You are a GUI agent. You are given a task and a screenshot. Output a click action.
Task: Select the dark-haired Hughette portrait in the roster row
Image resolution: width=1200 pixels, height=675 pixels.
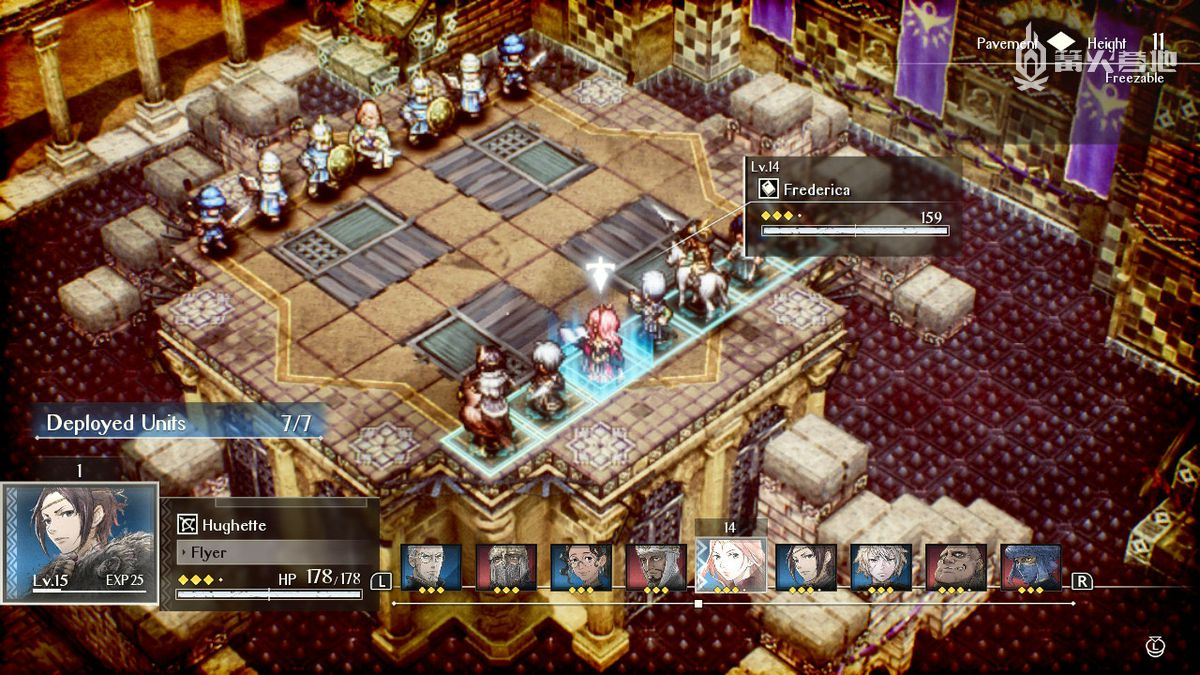tap(806, 567)
